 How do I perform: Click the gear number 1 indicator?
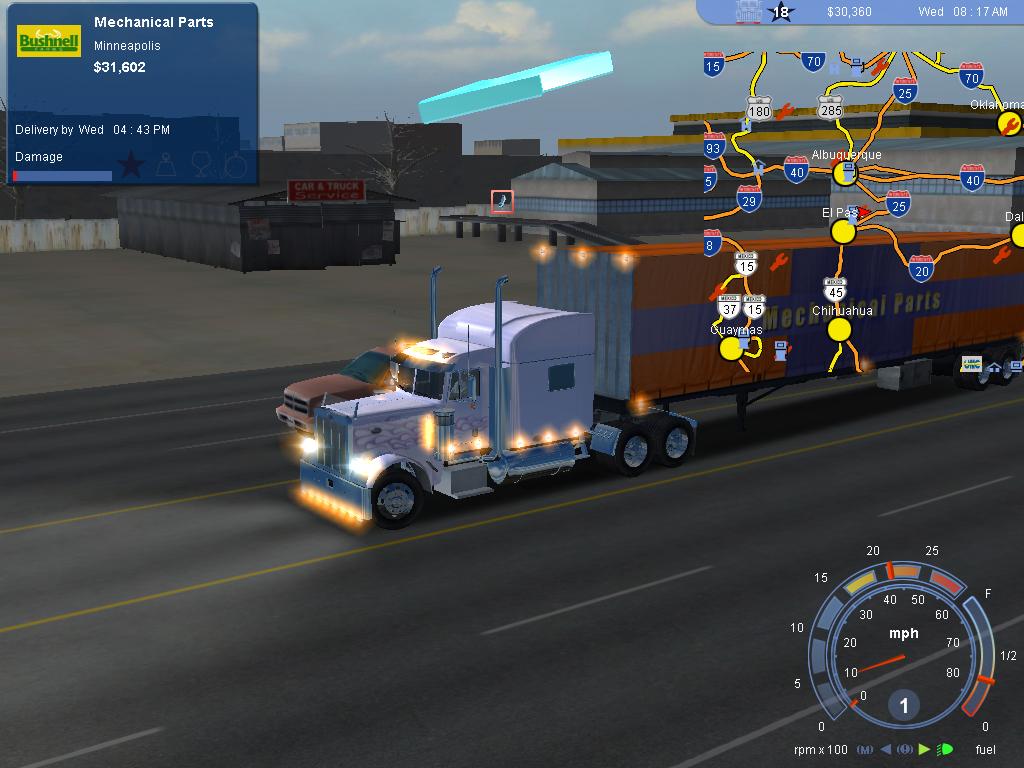904,706
